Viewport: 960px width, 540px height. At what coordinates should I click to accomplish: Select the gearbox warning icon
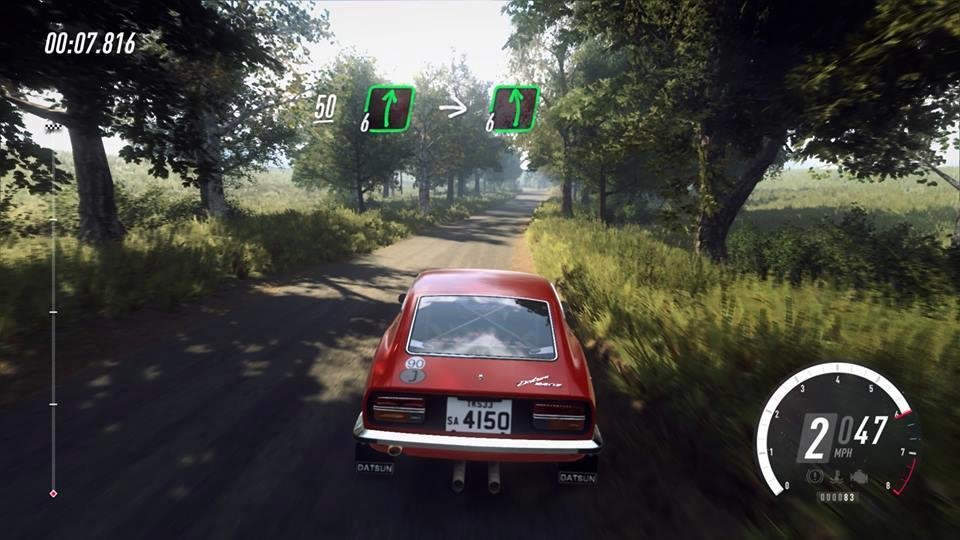837,476
